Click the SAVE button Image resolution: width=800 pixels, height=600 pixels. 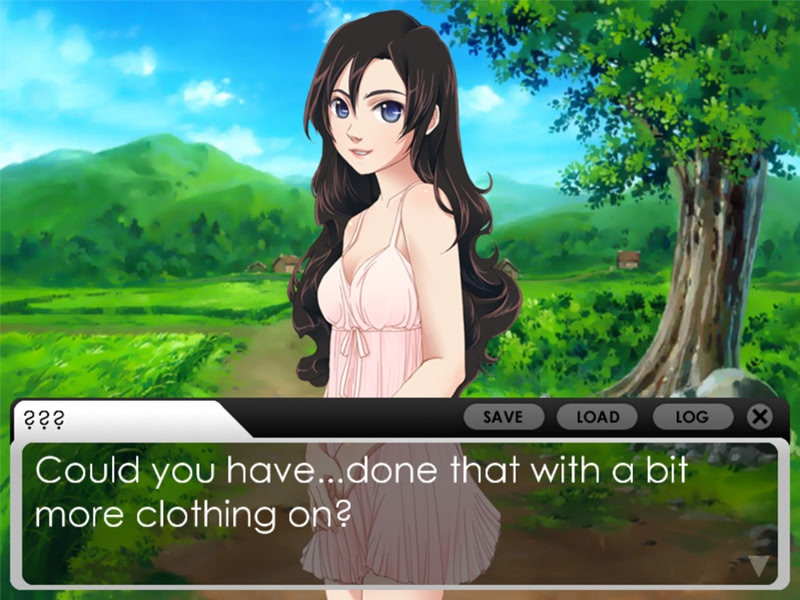point(503,417)
